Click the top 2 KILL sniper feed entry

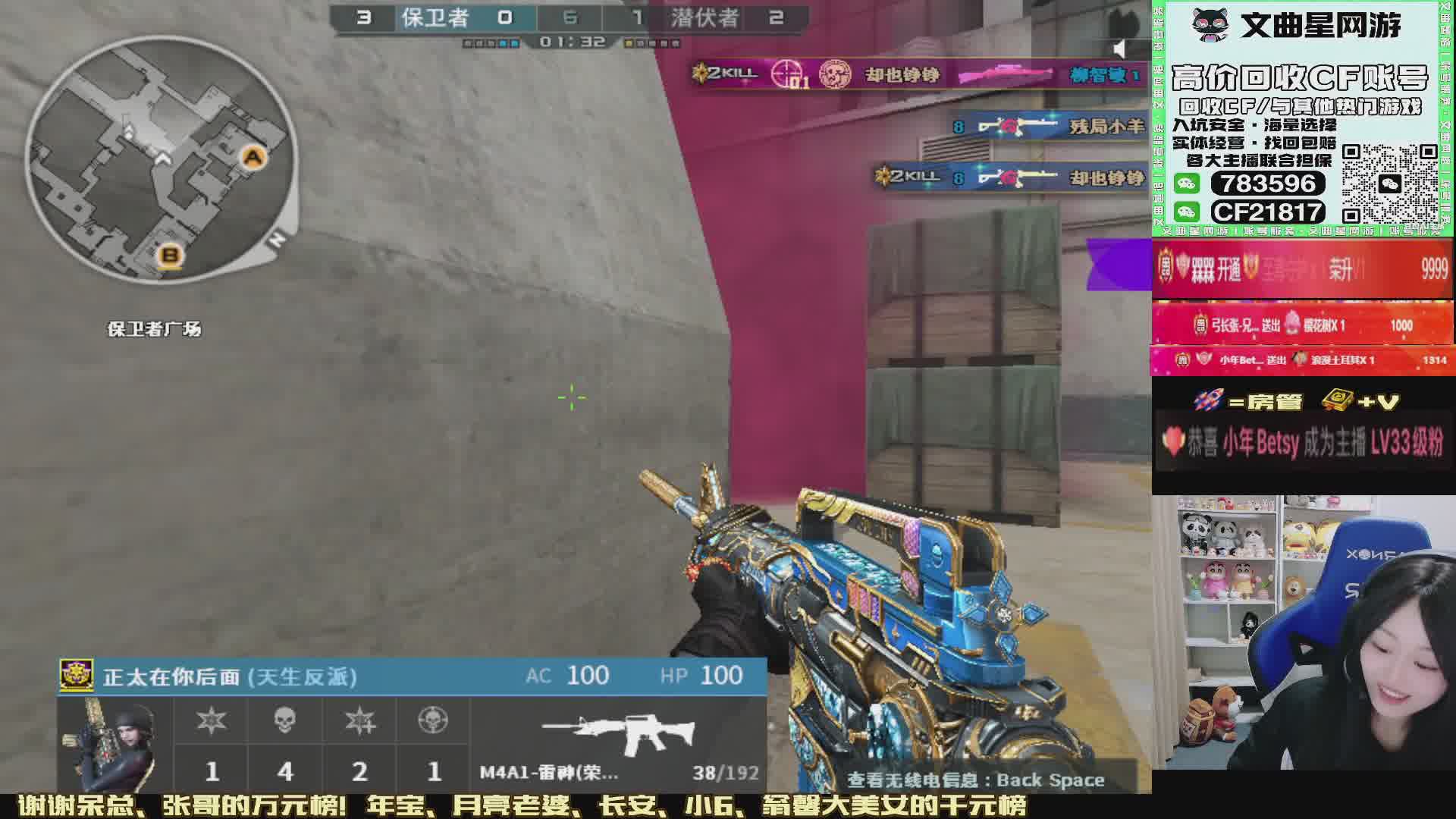[918, 74]
